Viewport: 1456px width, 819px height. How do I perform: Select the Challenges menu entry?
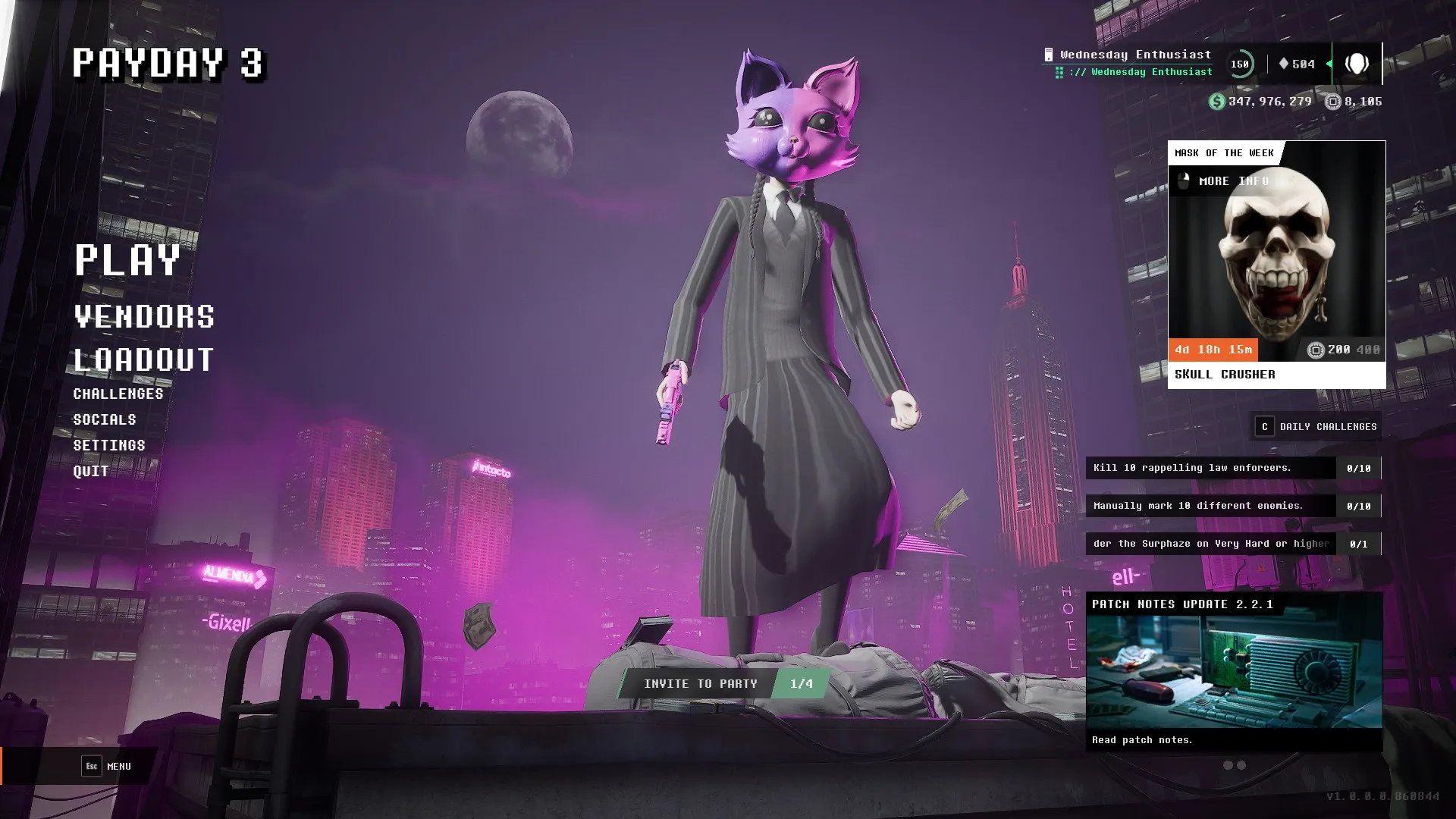118,394
